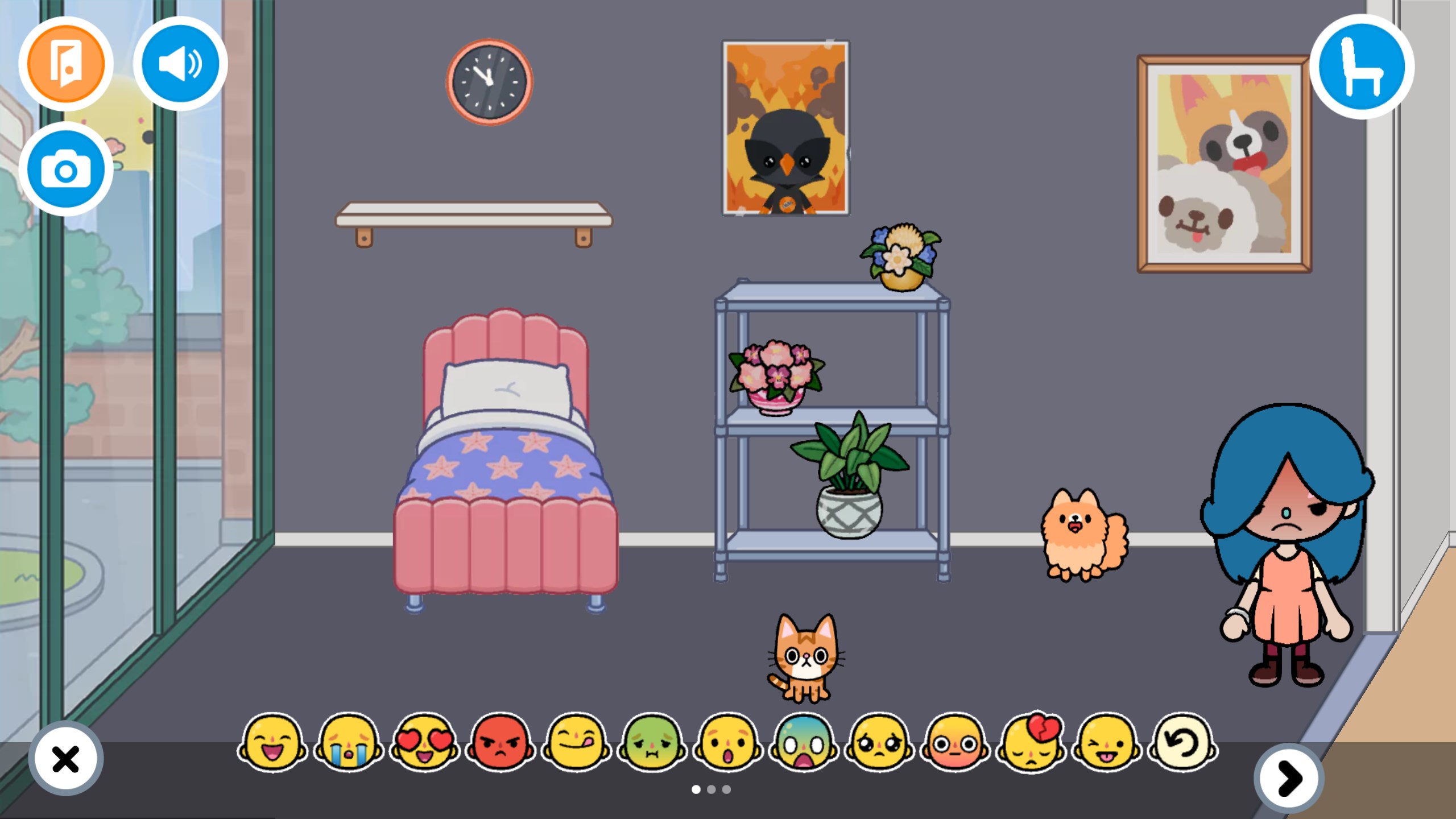Mute the game sound
Image resolution: width=1456 pixels, height=819 pixels.
(x=181, y=64)
